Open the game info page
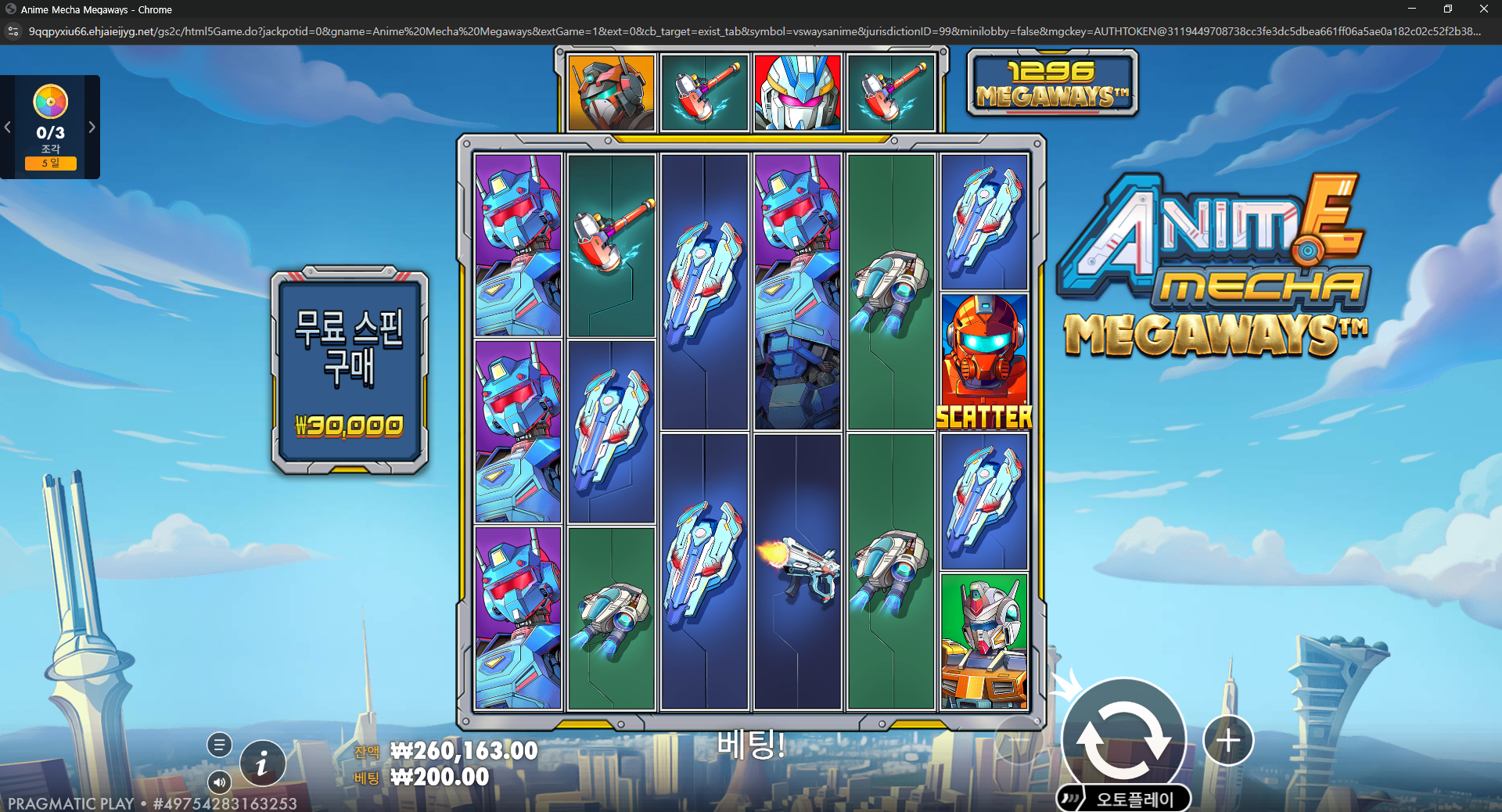Image resolution: width=1502 pixels, height=812 pixels. click(x=262, y=763)
